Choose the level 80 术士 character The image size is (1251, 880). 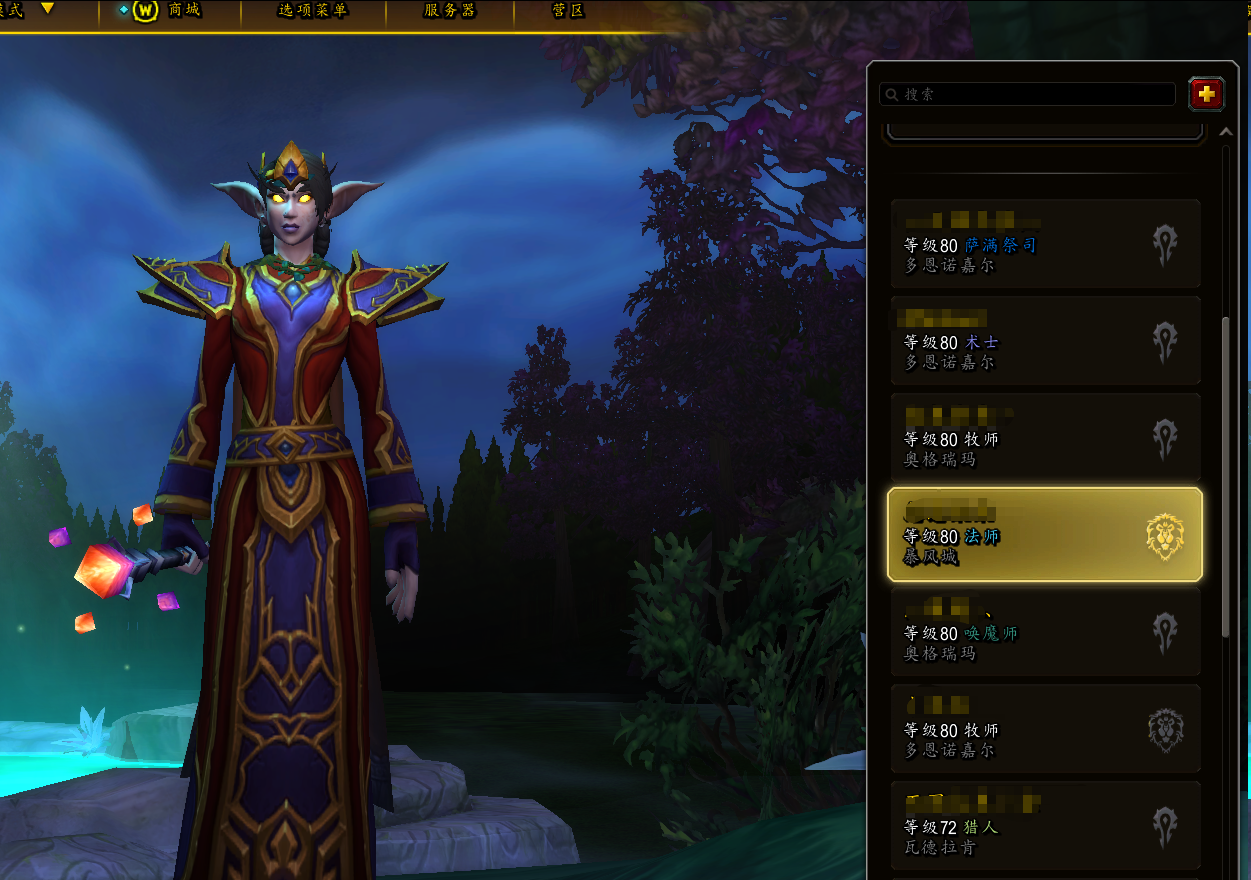click(1046, 341)
